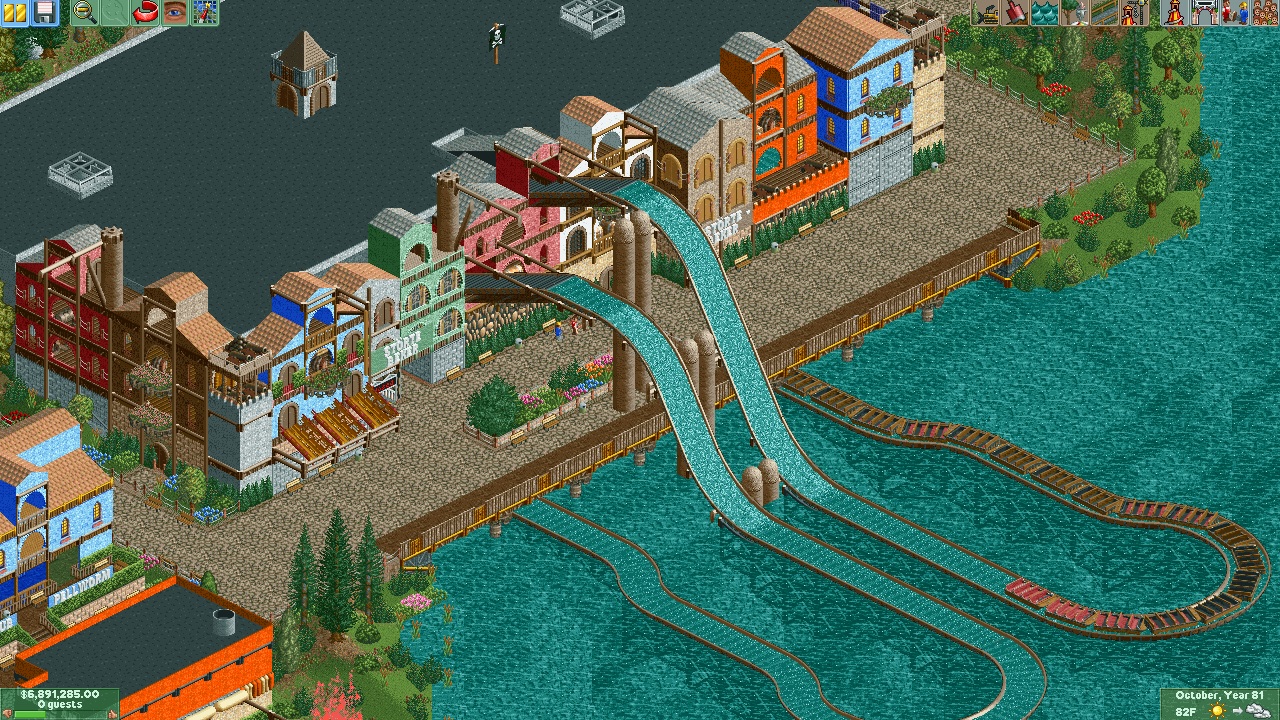Open new ride construction with crane icon
The width and height of the screenshot is (1280, 720).
(x=1133, y=12)
